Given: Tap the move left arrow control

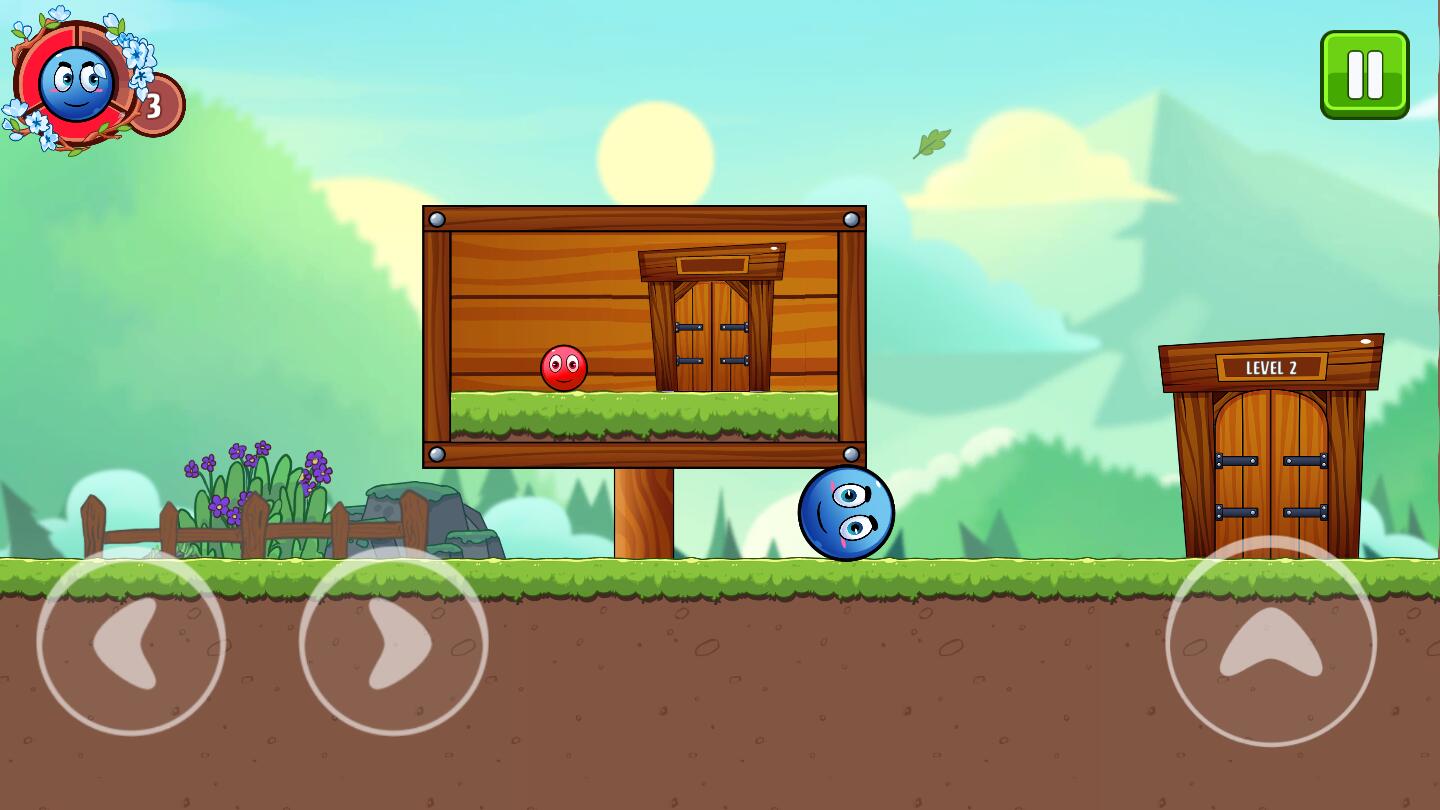Looking at the screenshot, I should pos(131,642).
